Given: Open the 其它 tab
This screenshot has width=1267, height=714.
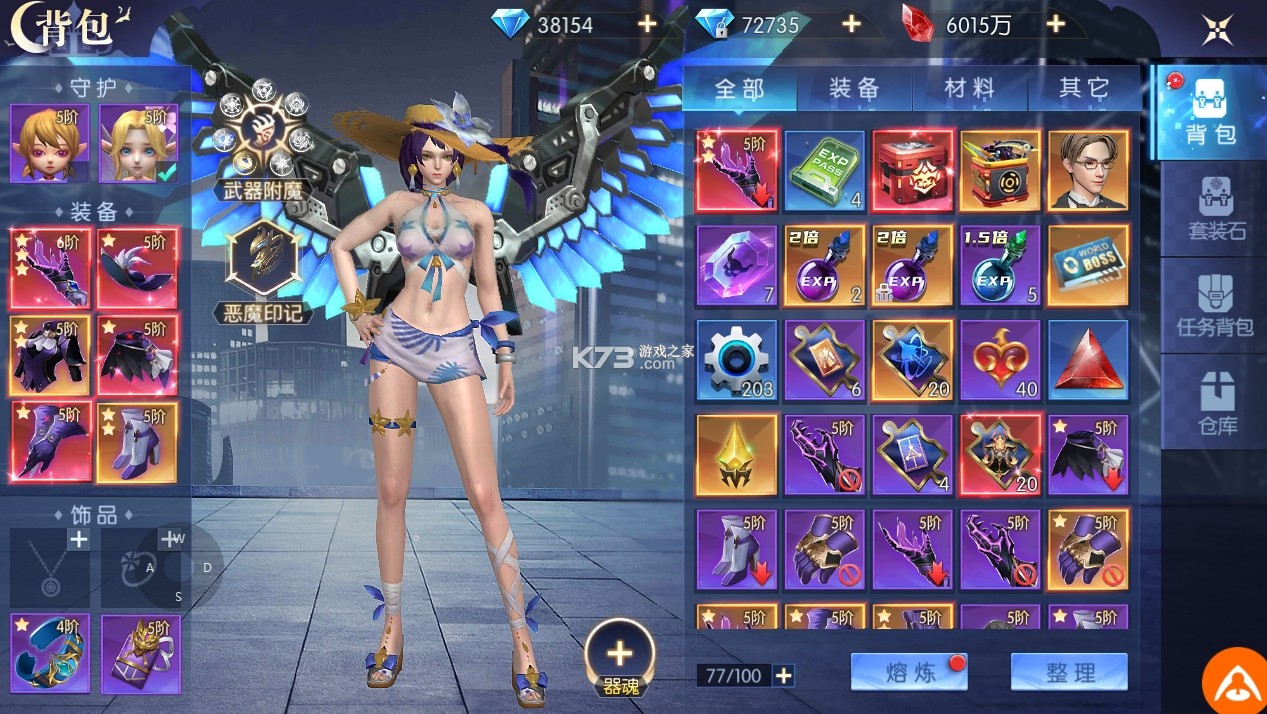Looking at the screenshot, I should click(1084, 89).
